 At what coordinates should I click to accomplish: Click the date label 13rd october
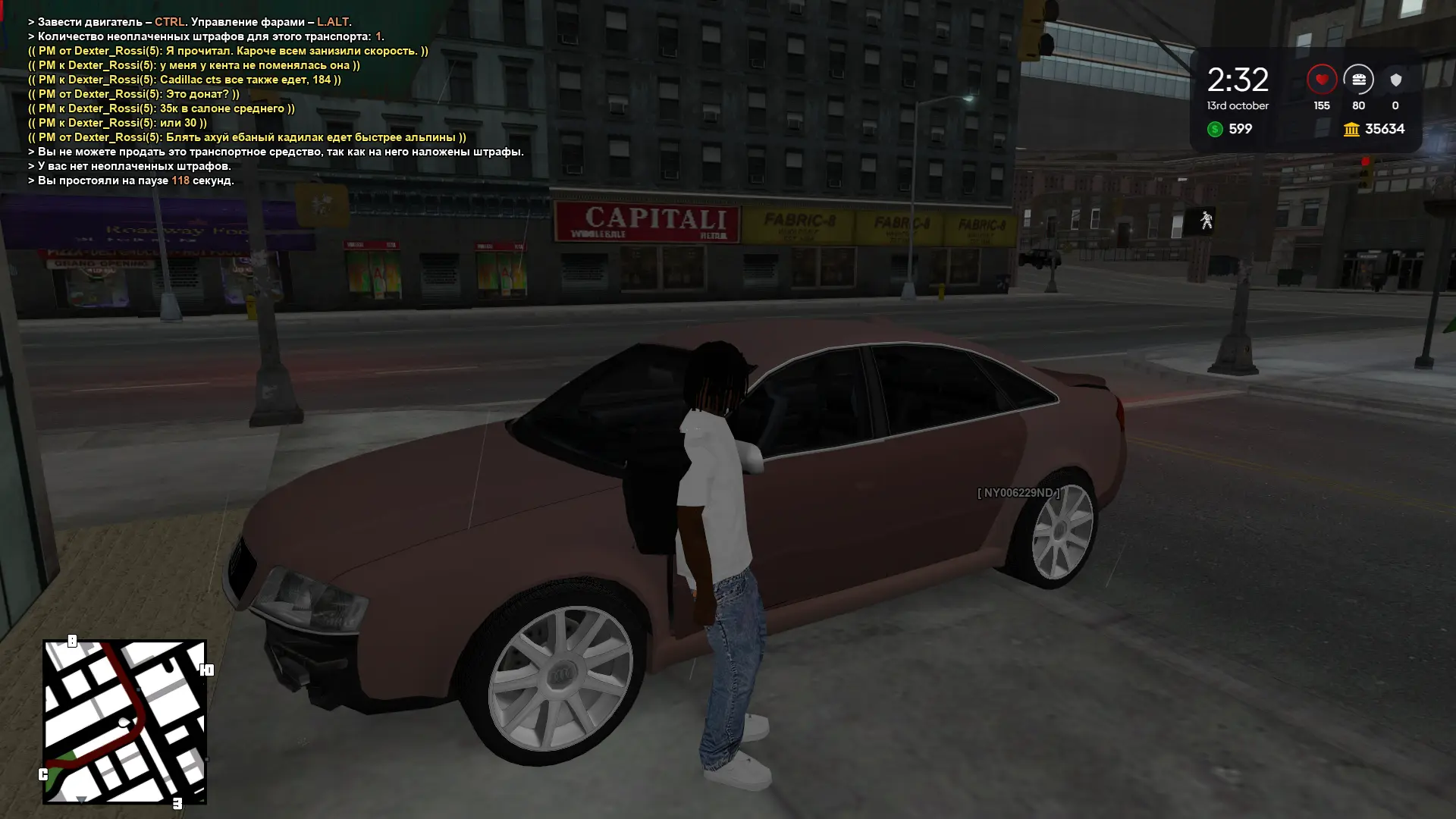(1238, 106)
